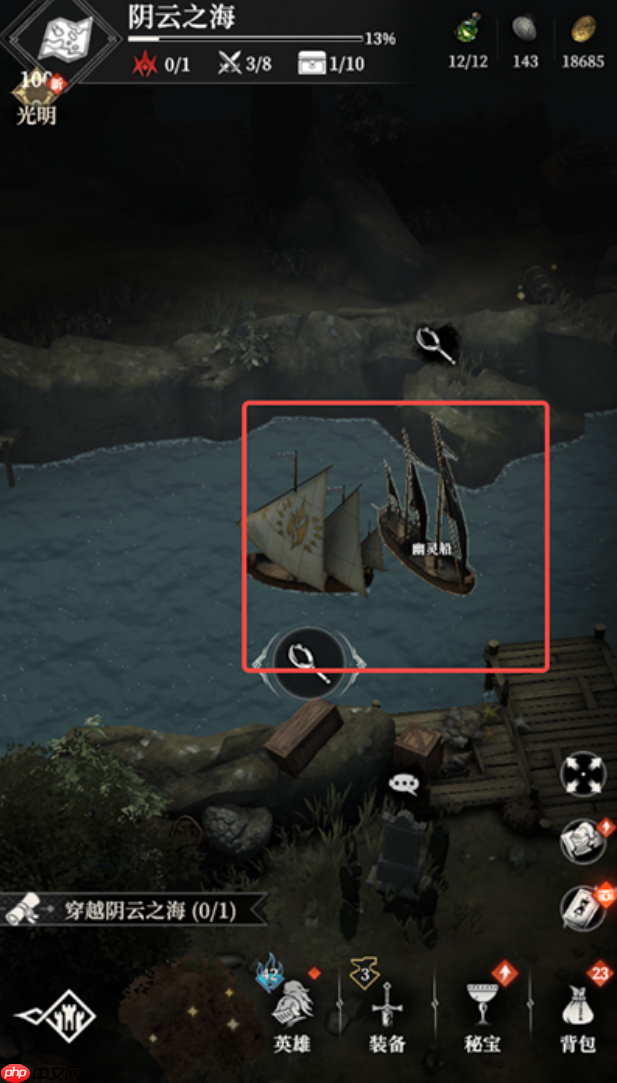Tap the speech bubble chat marker
Viewport: 617px width, 1083px height.
pyautogui.click(x=403, y=784)
